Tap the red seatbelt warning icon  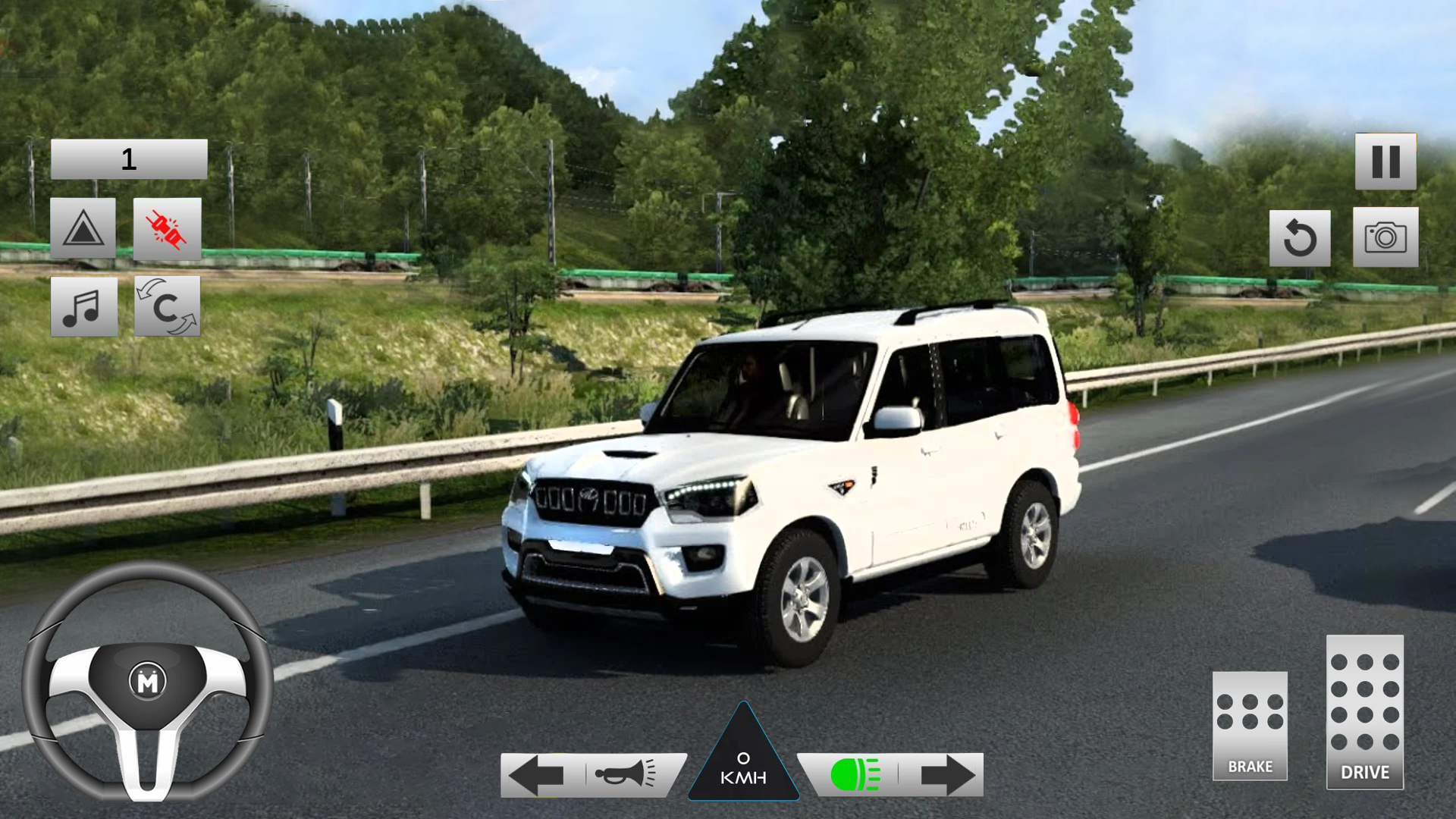pyautogui.click(x=167, y=227)
